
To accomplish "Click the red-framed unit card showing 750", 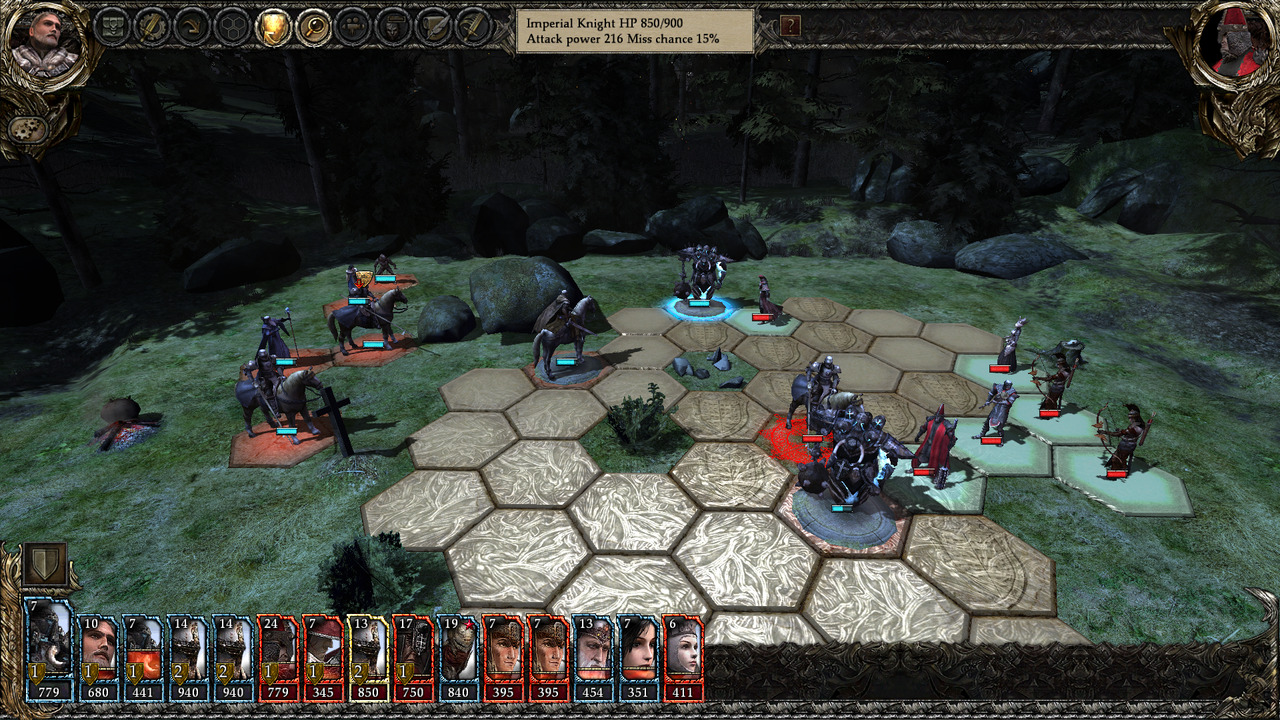I will tap(412, 657).
